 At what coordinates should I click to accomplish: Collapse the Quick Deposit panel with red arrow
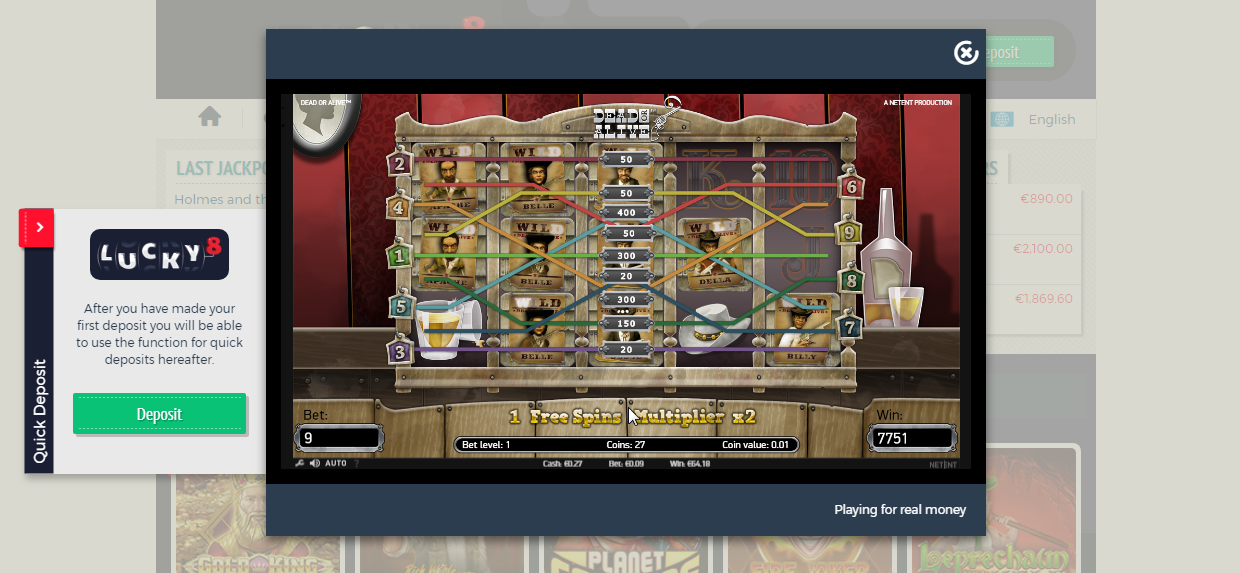[39, 228]
